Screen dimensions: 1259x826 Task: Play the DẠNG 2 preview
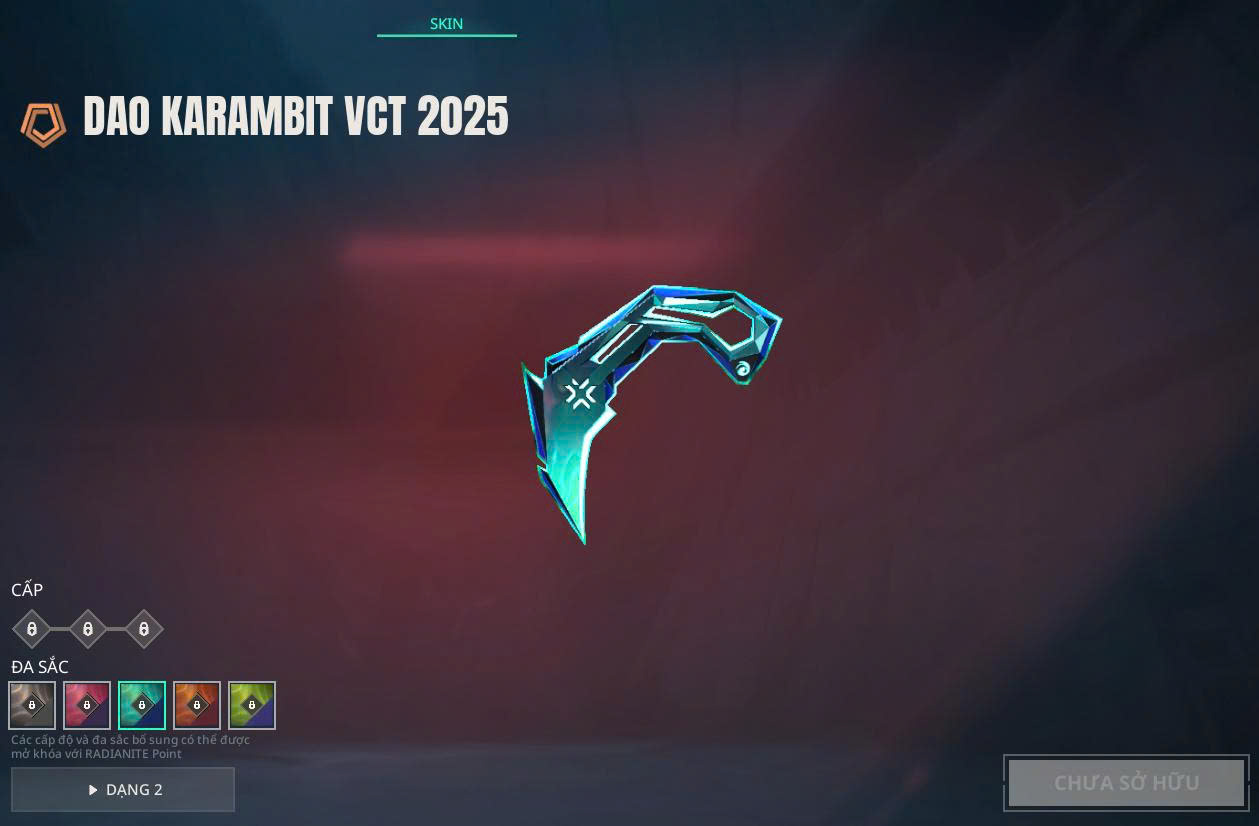pos(123,789)
